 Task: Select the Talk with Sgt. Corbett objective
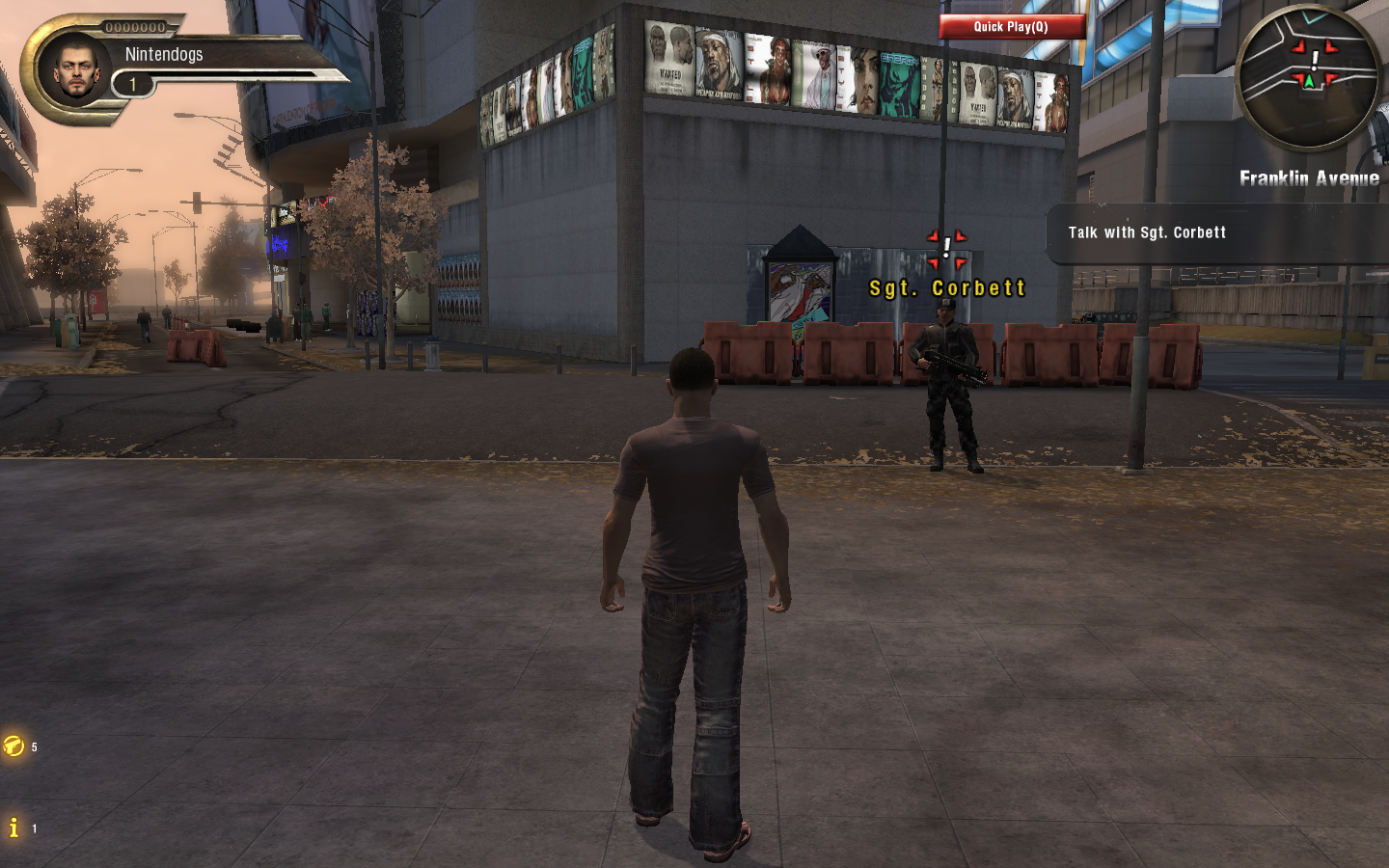[1147, 232]
